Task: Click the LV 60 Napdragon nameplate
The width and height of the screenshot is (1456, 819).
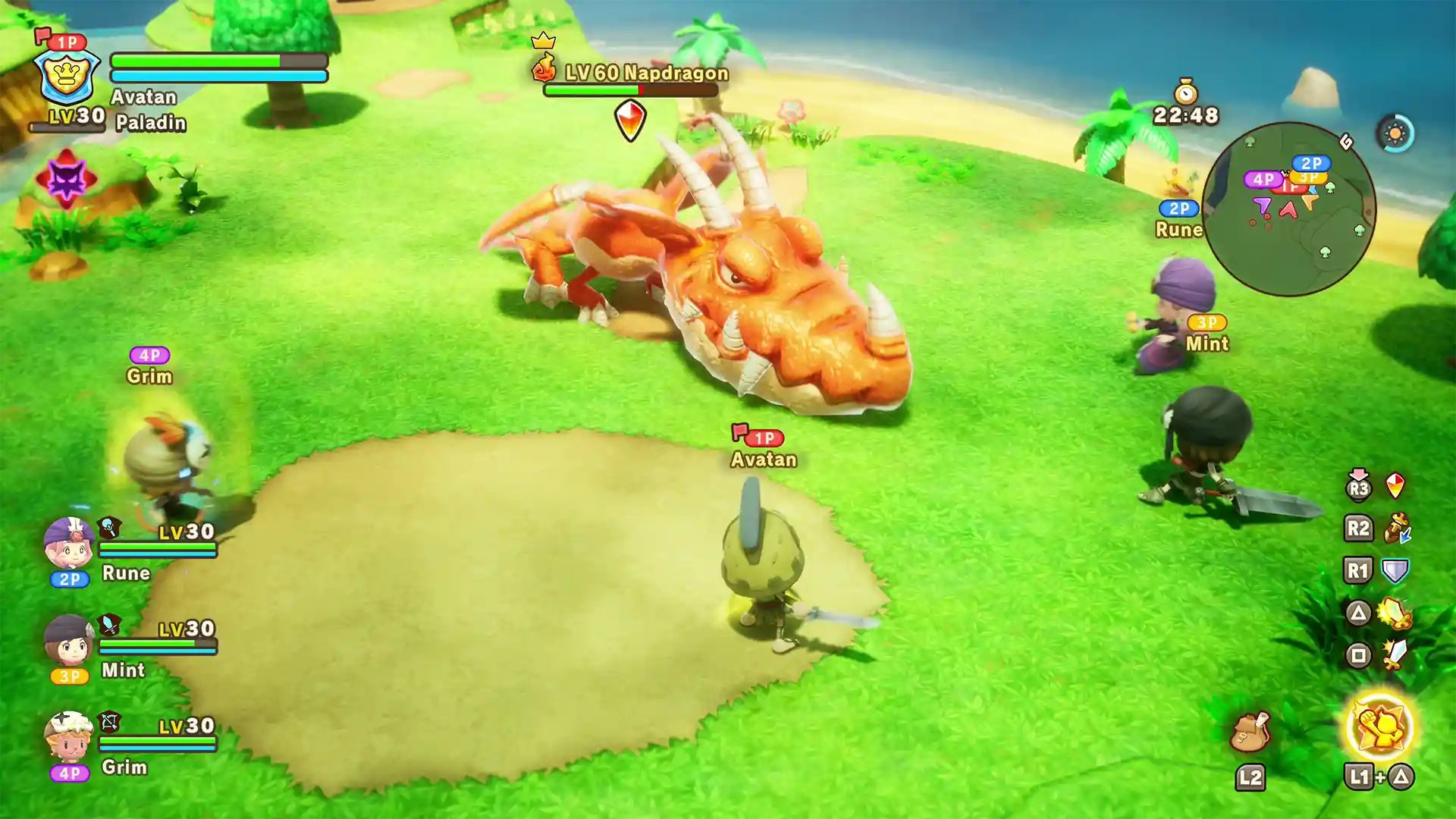Action: (x=645, y=74)
